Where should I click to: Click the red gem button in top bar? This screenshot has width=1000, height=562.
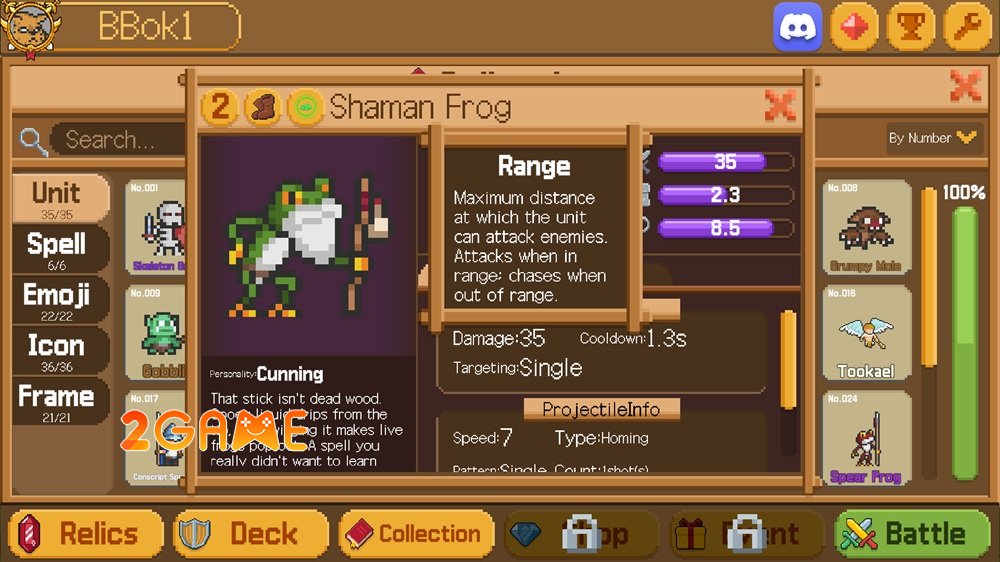pos(854,27)
